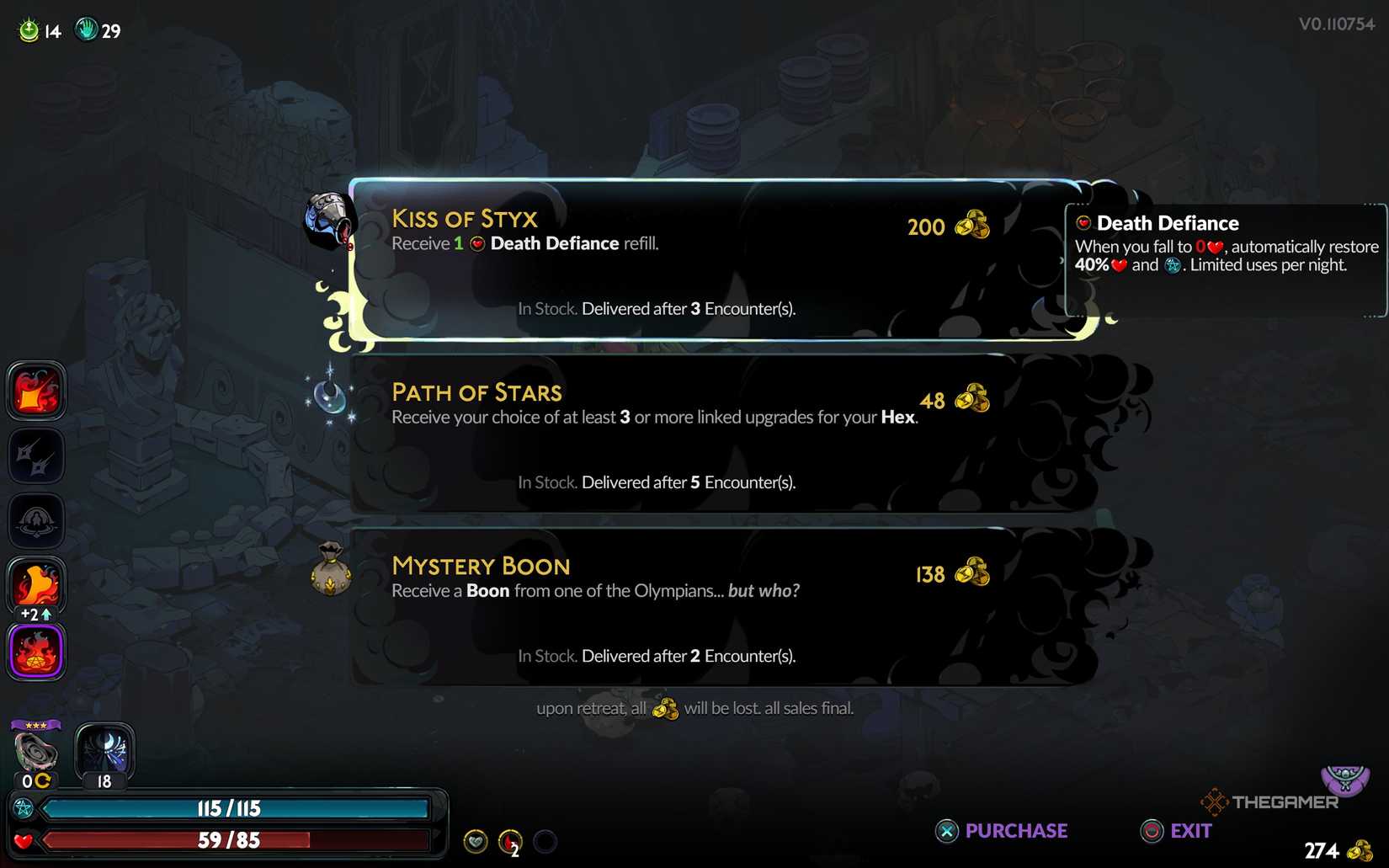Screen dimensions: 1389x868
Task: Select the flame attack icon in the left sidebar
Action: 35,390
